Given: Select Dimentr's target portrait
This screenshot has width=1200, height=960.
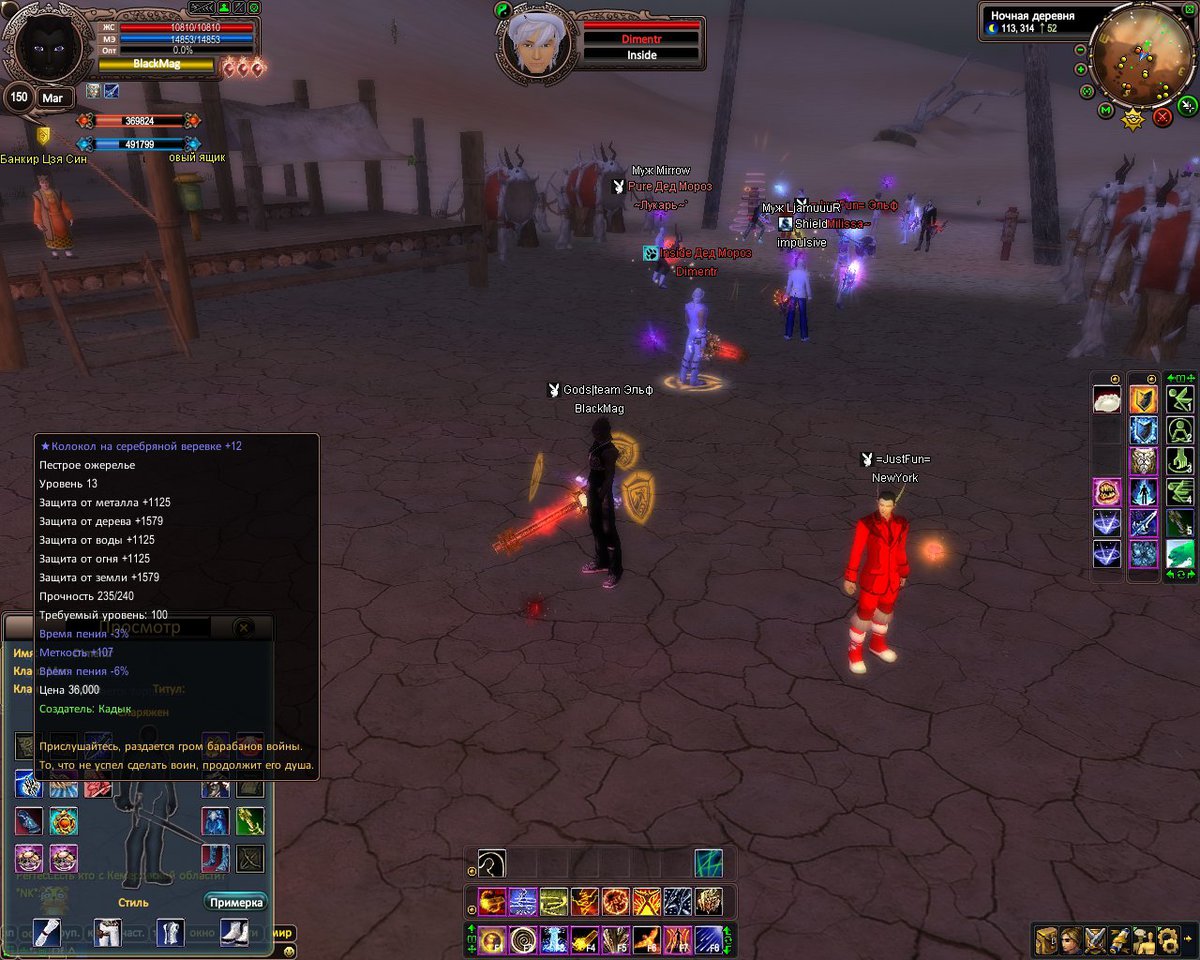Looking at the screenshot, I should 528,42.
